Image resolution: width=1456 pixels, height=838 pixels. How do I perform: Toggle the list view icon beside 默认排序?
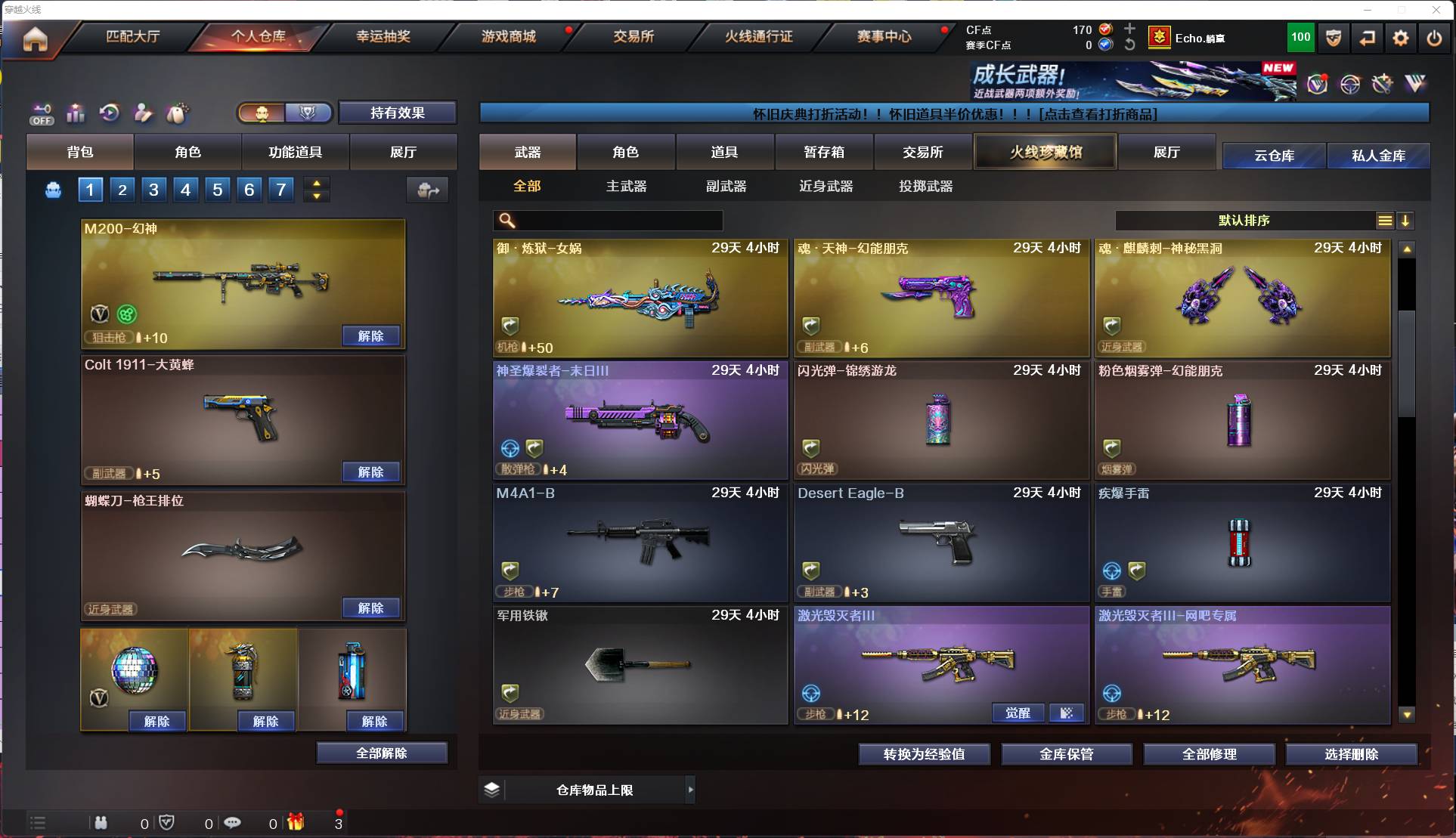(1384, 221)
